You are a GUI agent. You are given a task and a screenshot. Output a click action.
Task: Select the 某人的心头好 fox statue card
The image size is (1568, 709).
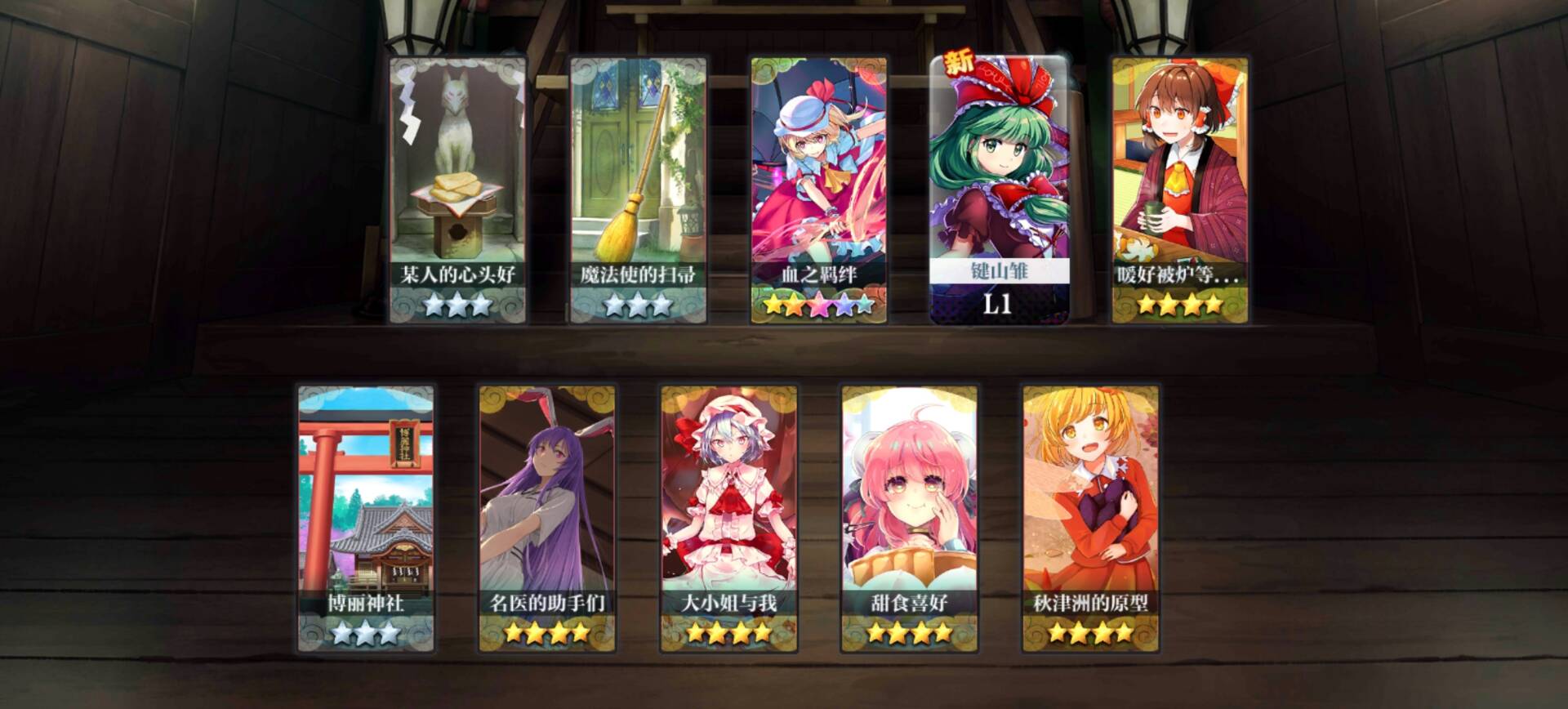pyautogui.click(x=457, y=190)
